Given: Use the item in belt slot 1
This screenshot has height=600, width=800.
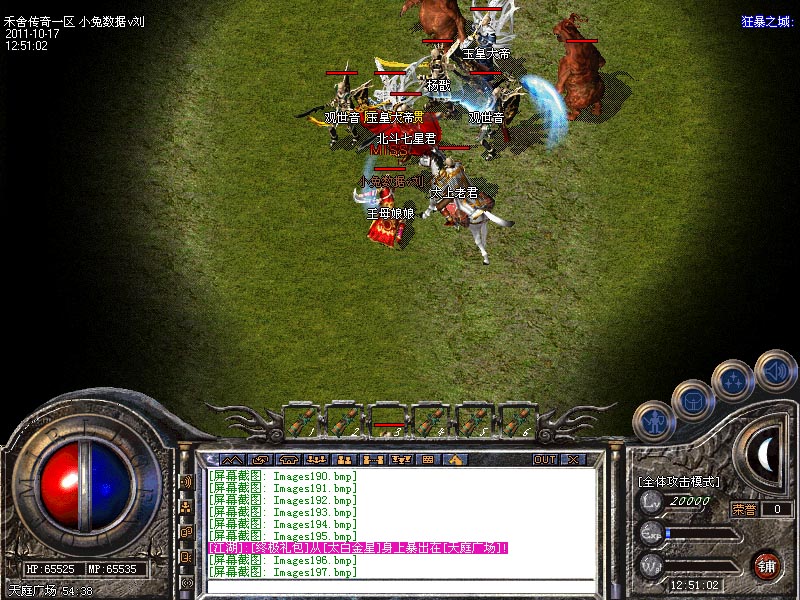Looking at the screenshot, I should (x=301, y=418).
